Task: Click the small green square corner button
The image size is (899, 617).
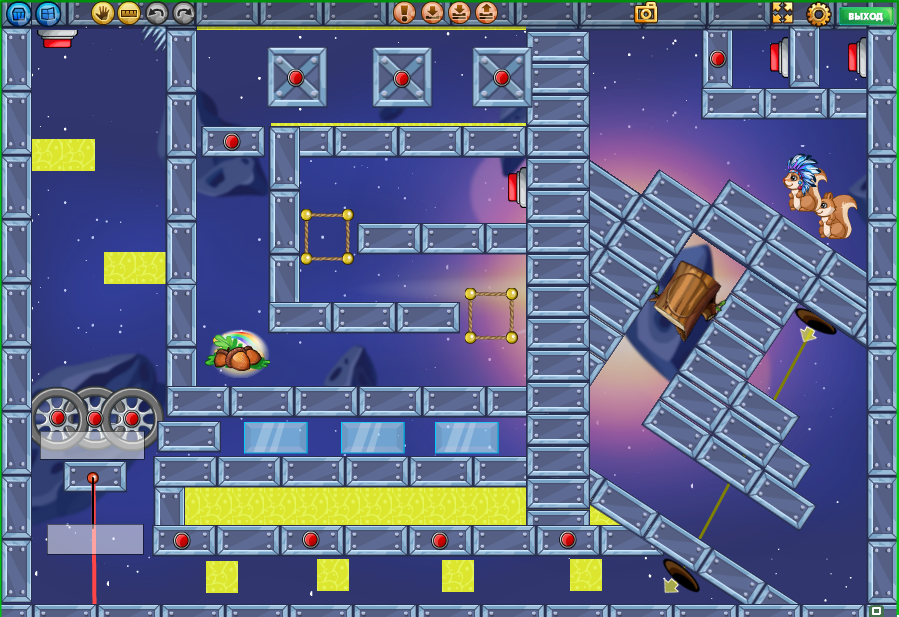Action: click(876, 610)
